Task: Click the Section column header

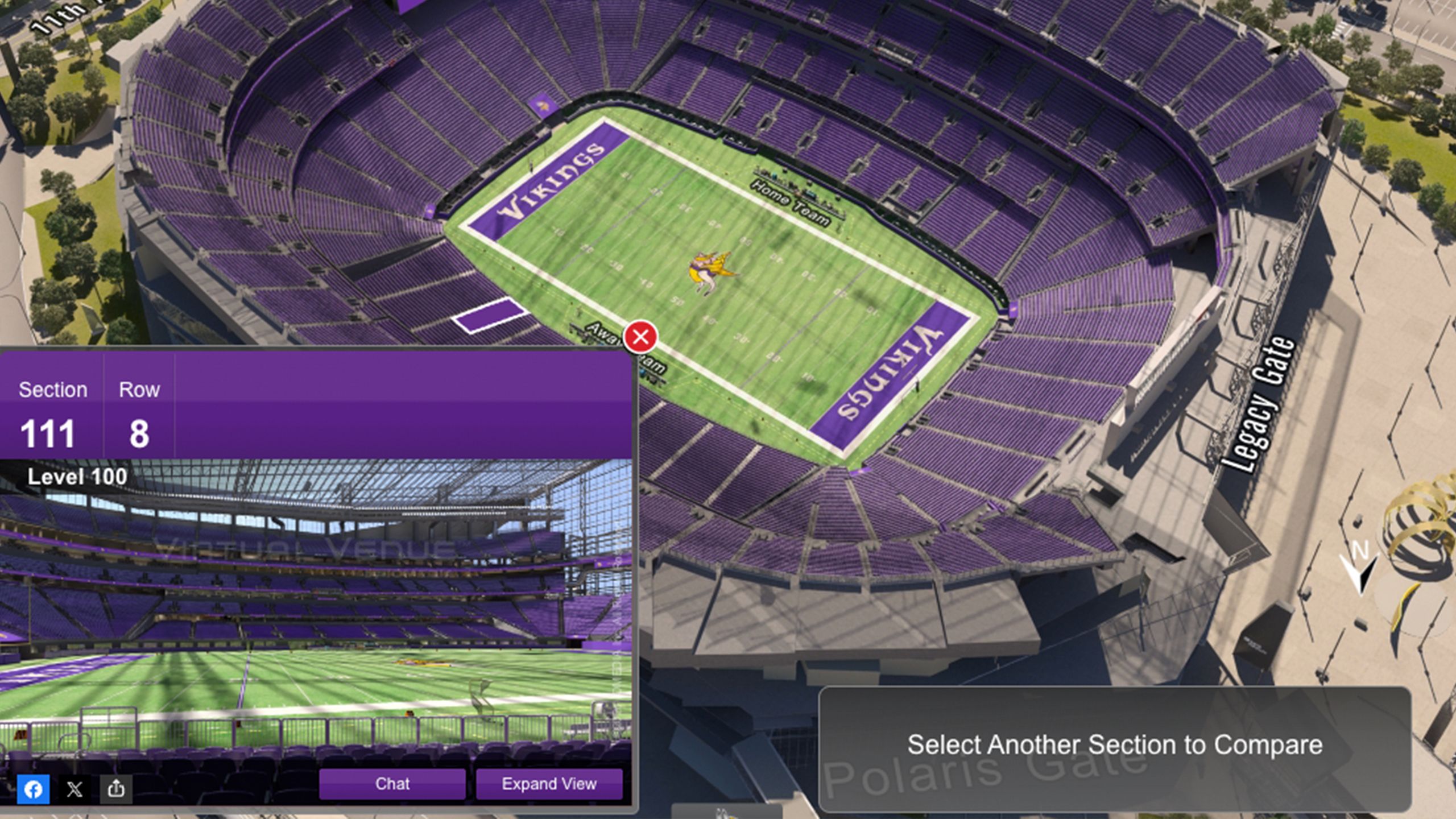Action: tap(53, 390)
